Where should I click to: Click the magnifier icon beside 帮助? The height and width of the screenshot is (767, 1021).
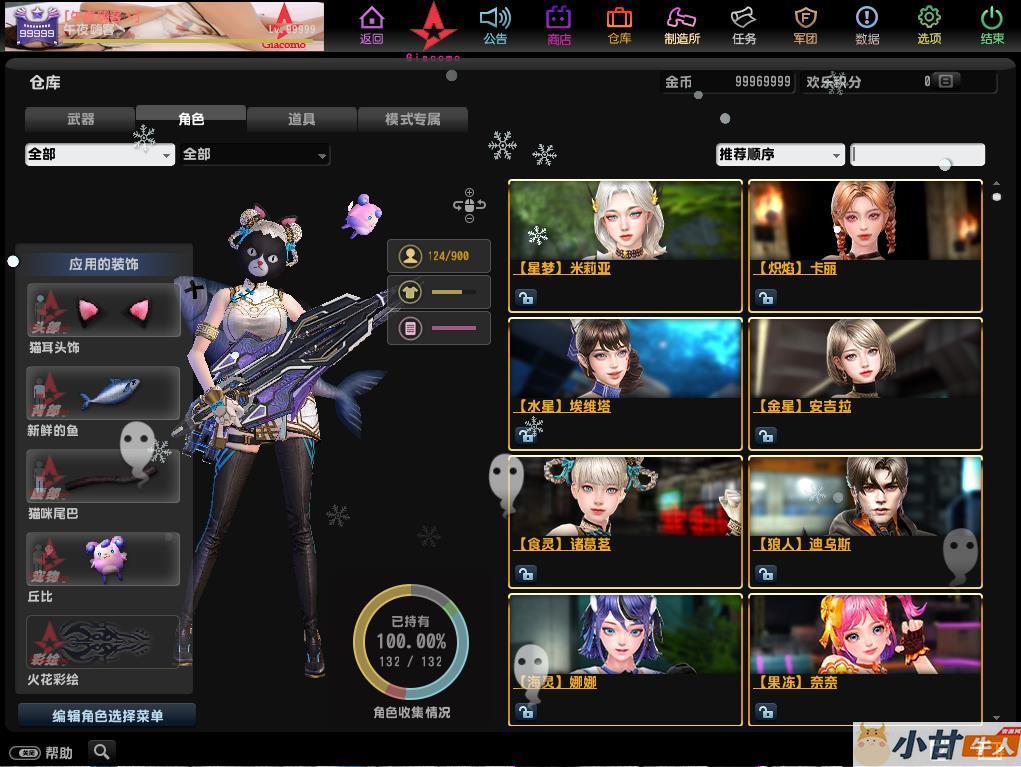point(101,751)
